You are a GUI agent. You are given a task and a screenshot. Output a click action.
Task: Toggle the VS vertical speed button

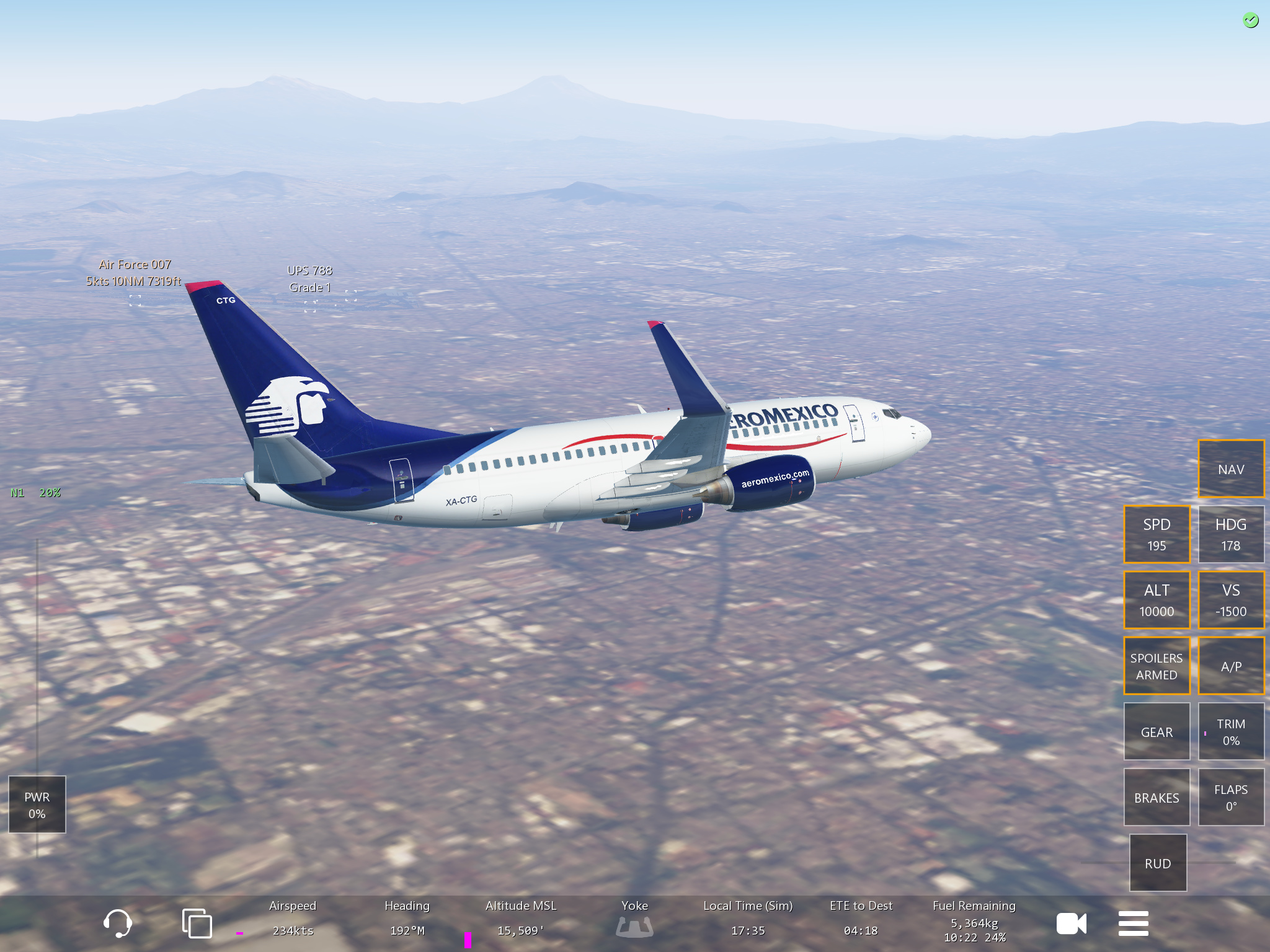[x=1230, y=600]
